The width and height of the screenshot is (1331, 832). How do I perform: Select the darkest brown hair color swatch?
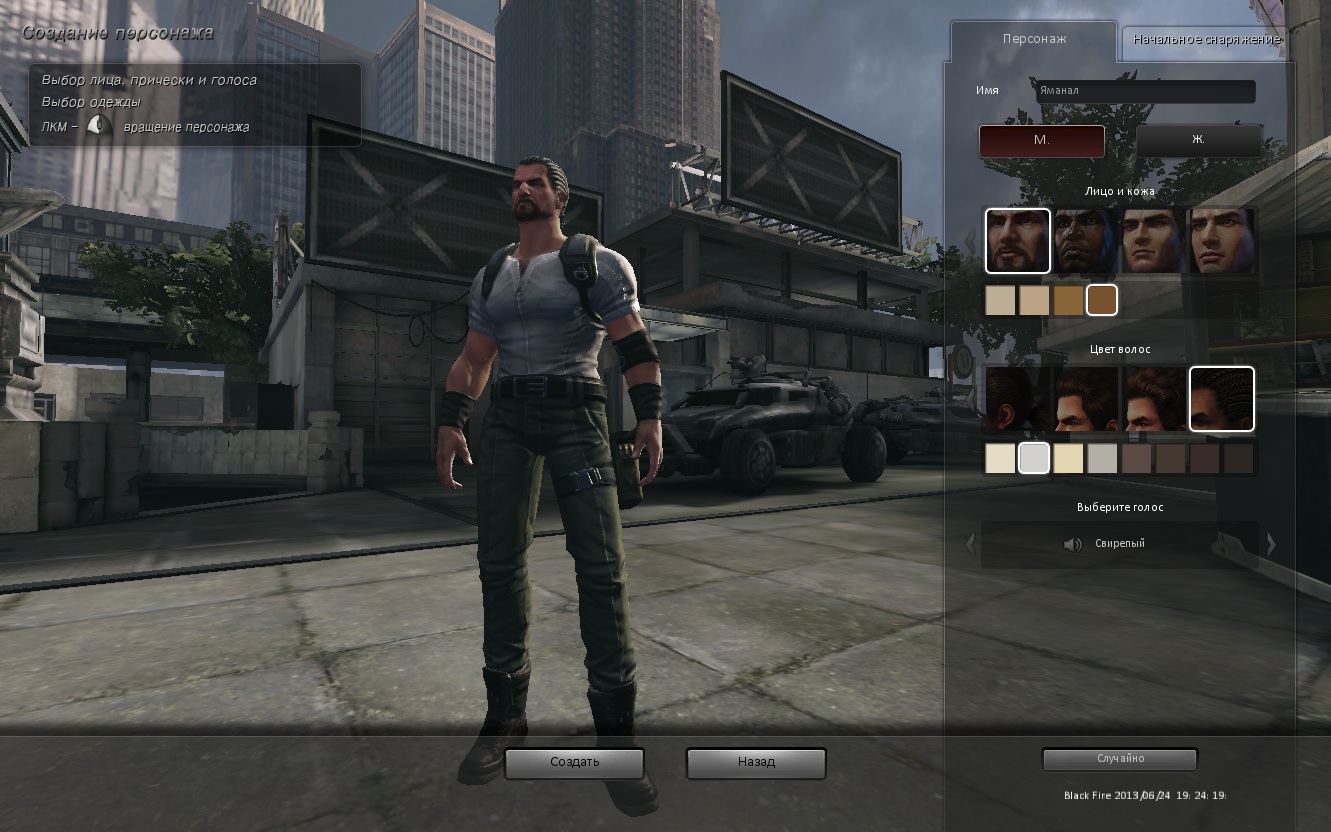click(1239, 458)
